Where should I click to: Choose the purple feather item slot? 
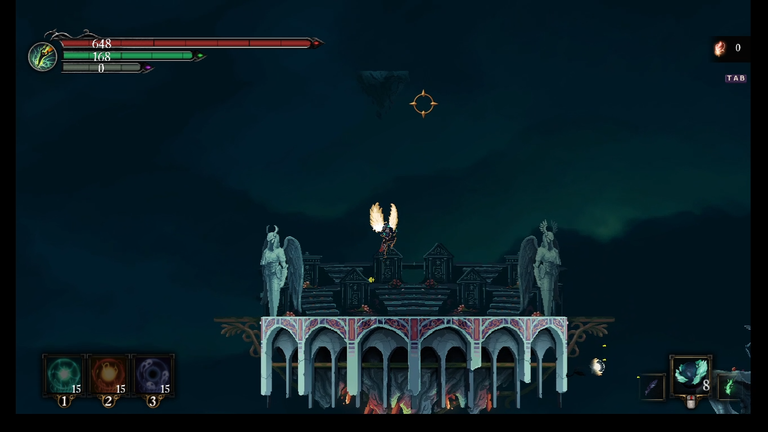coord(652,387)
